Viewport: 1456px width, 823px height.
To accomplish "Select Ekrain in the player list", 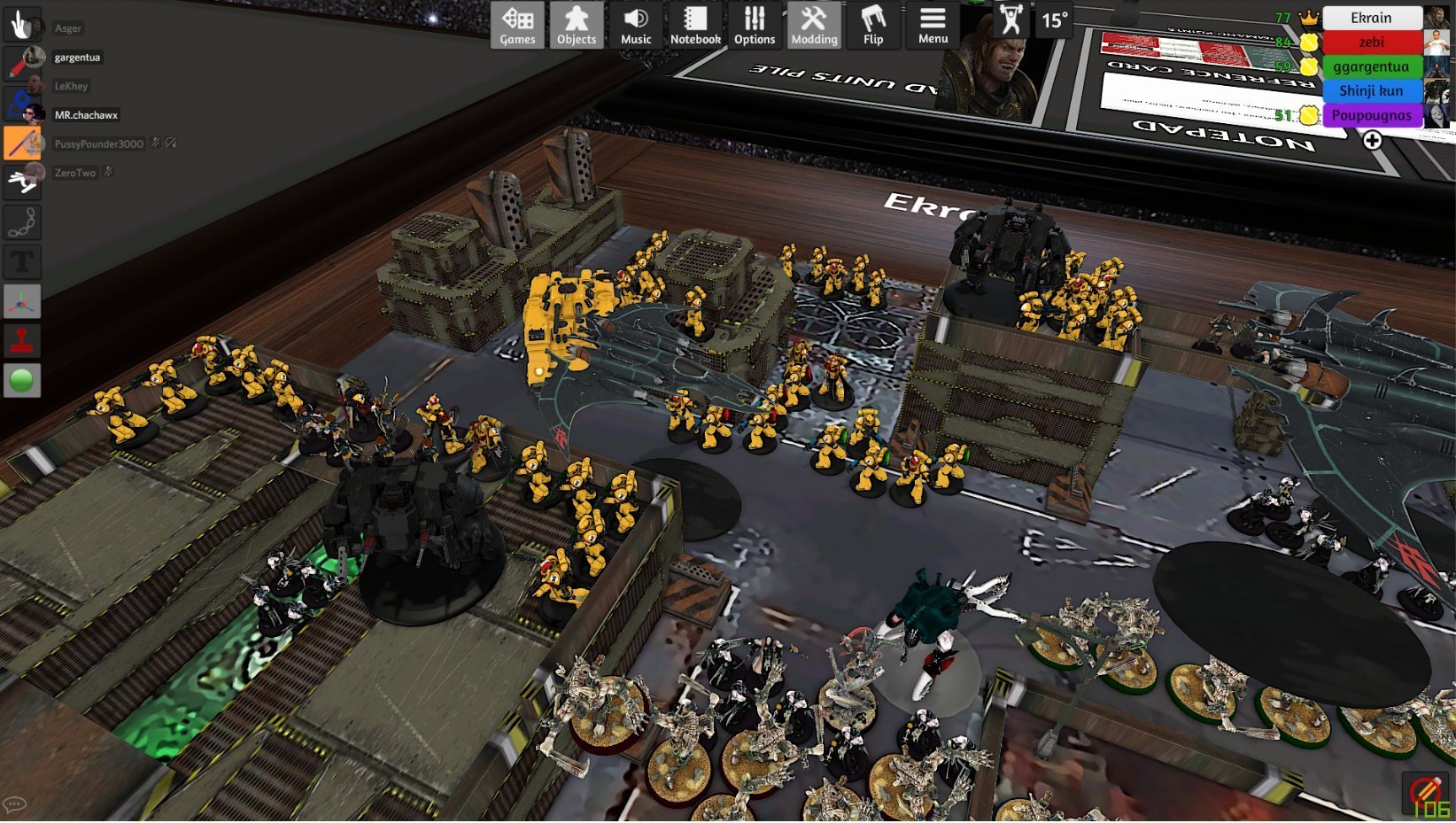I will click(1371, 18).
